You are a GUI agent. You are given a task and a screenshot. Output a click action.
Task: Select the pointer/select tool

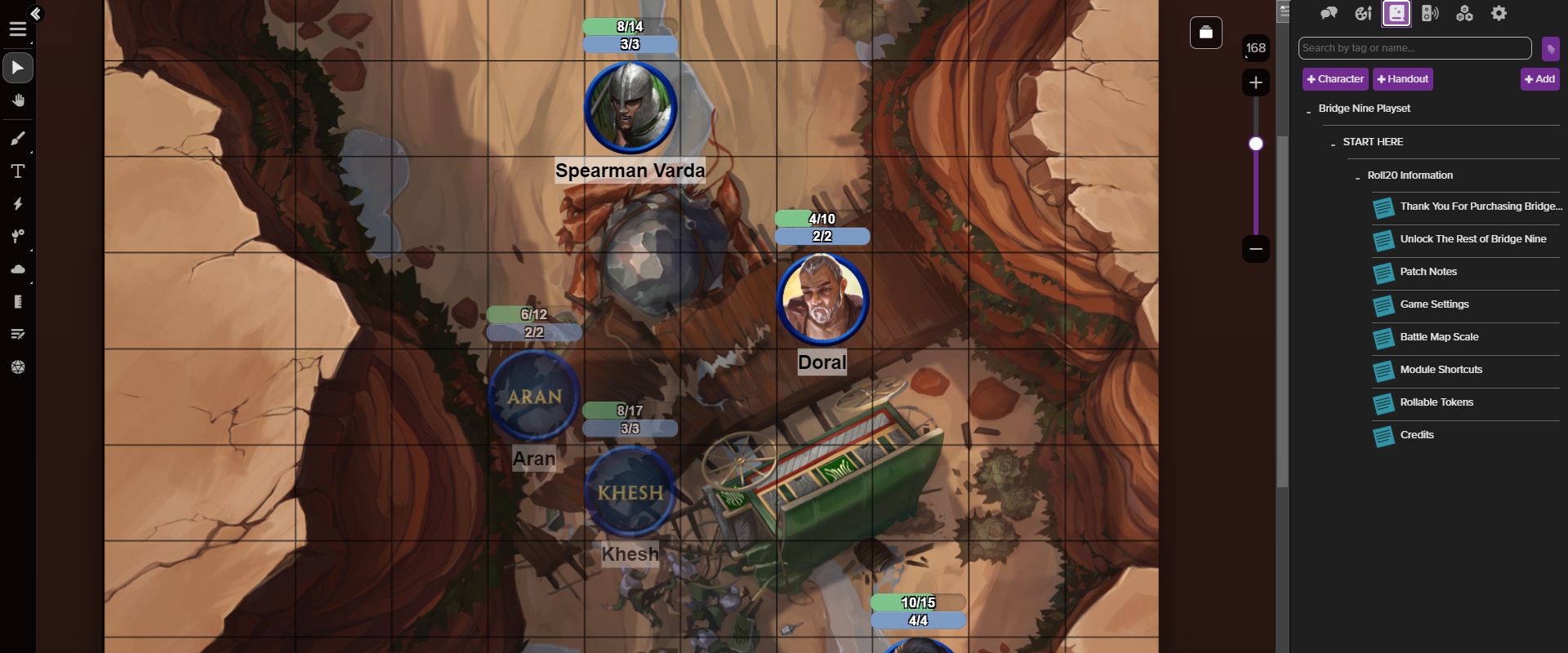pyautogui.click(x=18, y=68)
